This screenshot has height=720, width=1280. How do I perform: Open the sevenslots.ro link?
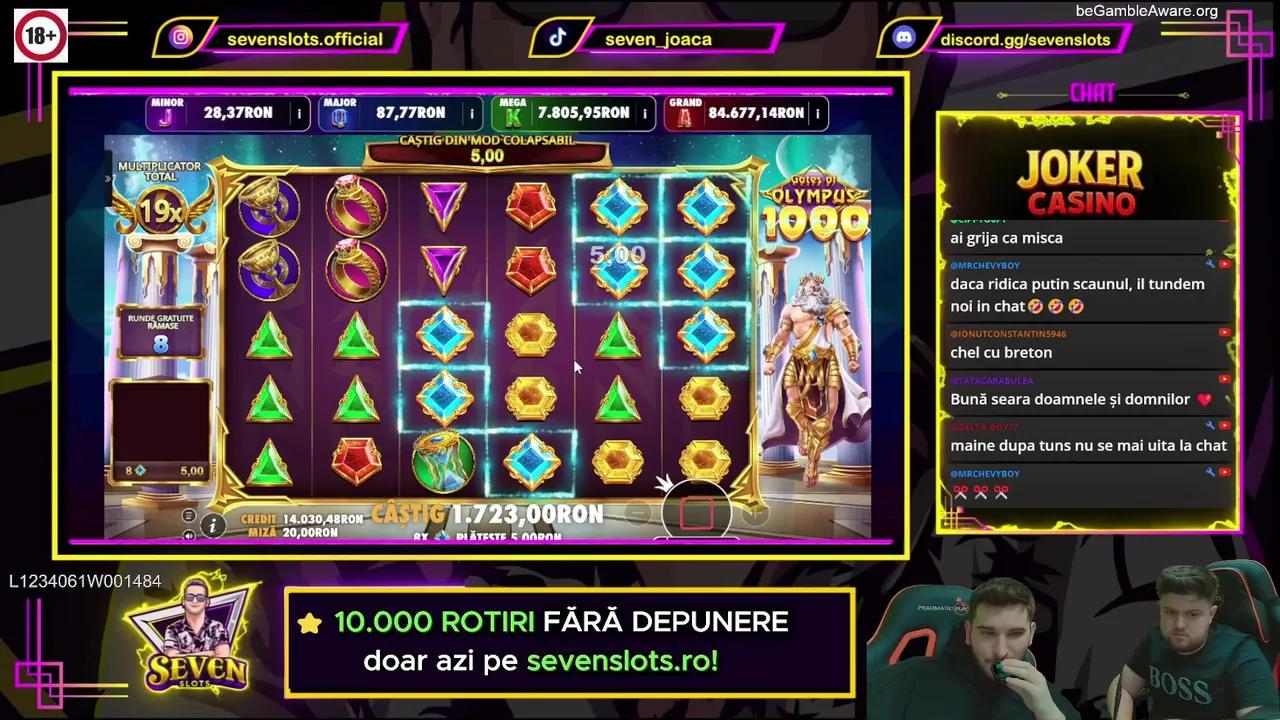pos(621,661)
